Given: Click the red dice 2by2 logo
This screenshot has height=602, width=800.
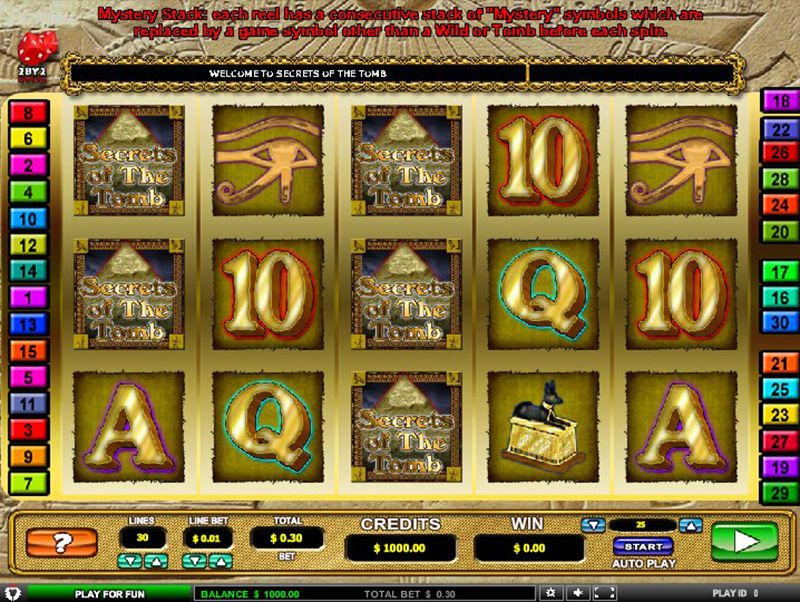Looking at the screenshot, I should [x=34, y=53].
